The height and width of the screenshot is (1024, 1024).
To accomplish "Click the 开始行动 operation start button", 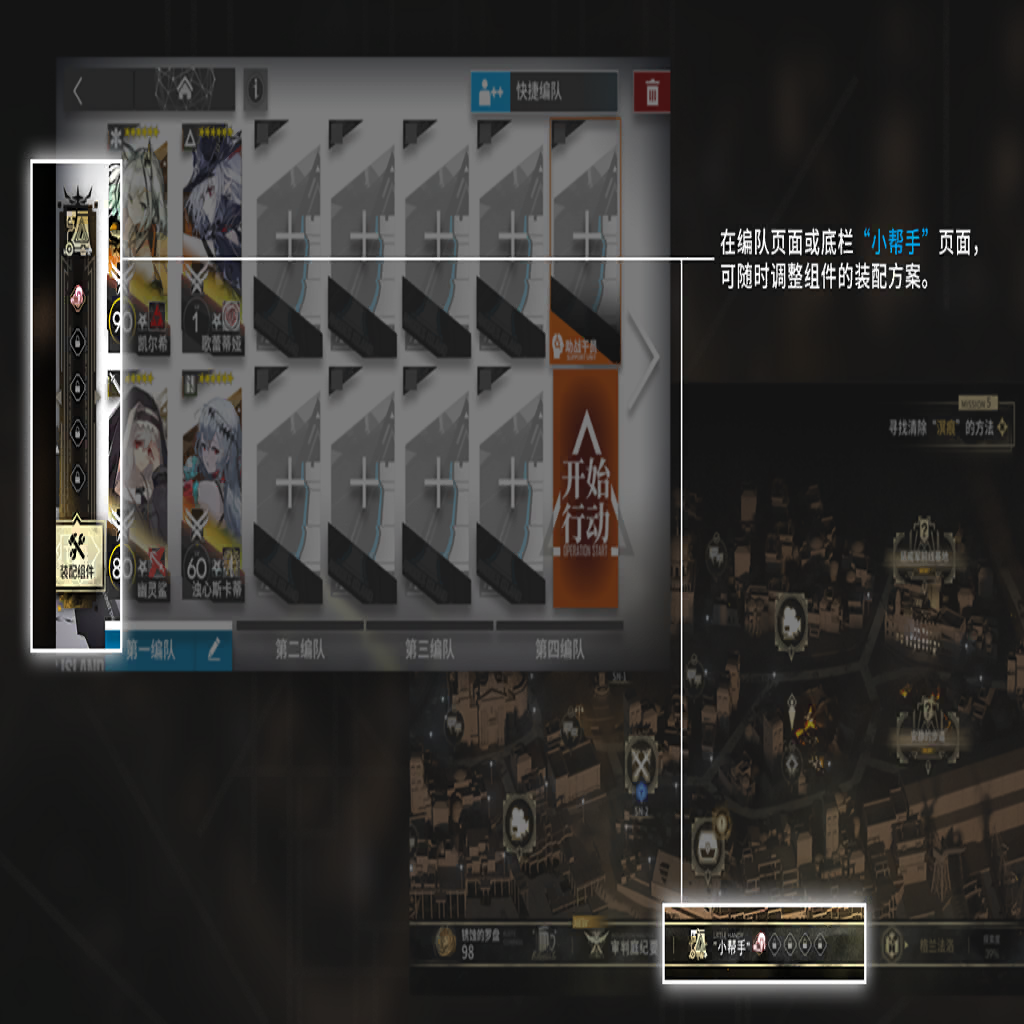I will coord(586,490).
